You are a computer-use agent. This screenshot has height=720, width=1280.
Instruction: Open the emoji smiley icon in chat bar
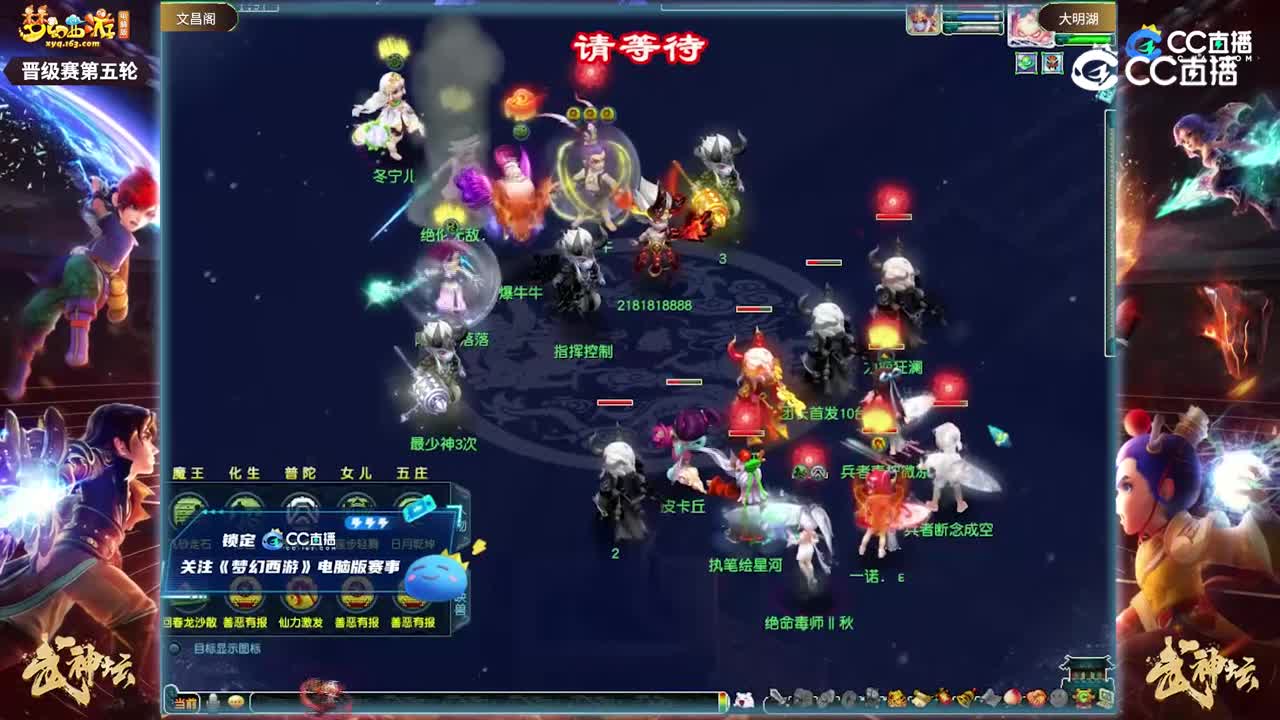236,701
